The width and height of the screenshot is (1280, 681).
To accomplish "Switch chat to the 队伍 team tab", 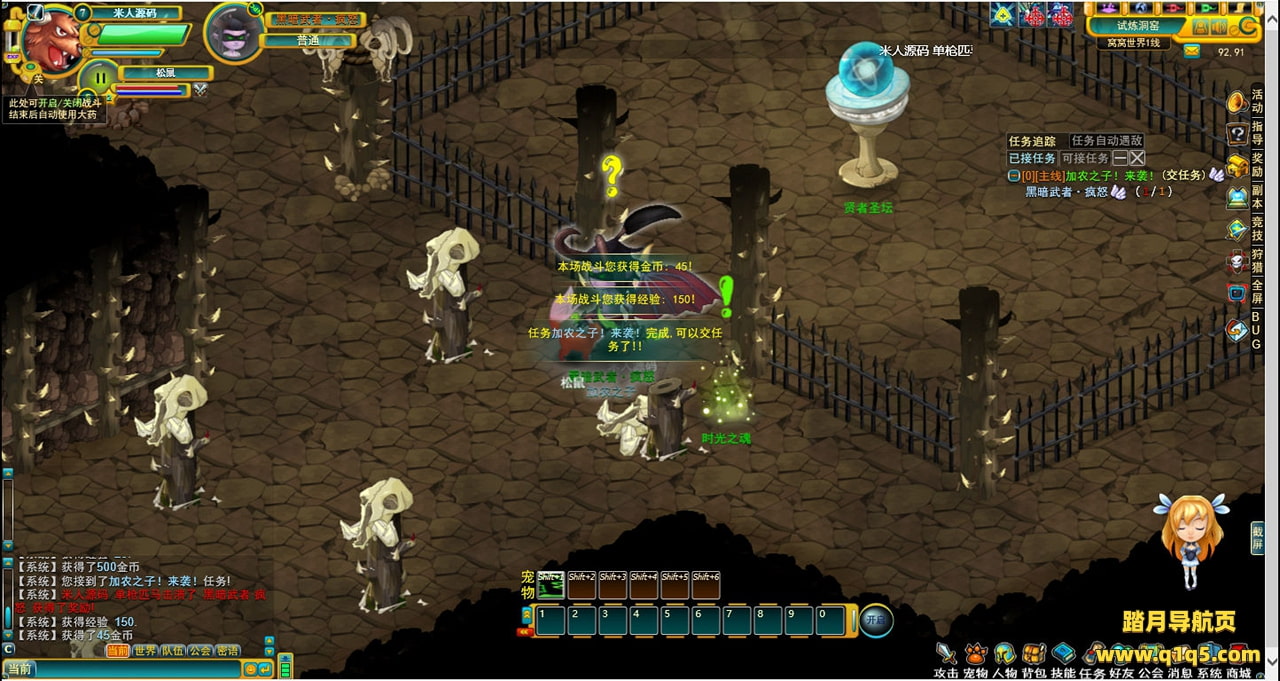I will pyautogui.click(x=173, y=651).
